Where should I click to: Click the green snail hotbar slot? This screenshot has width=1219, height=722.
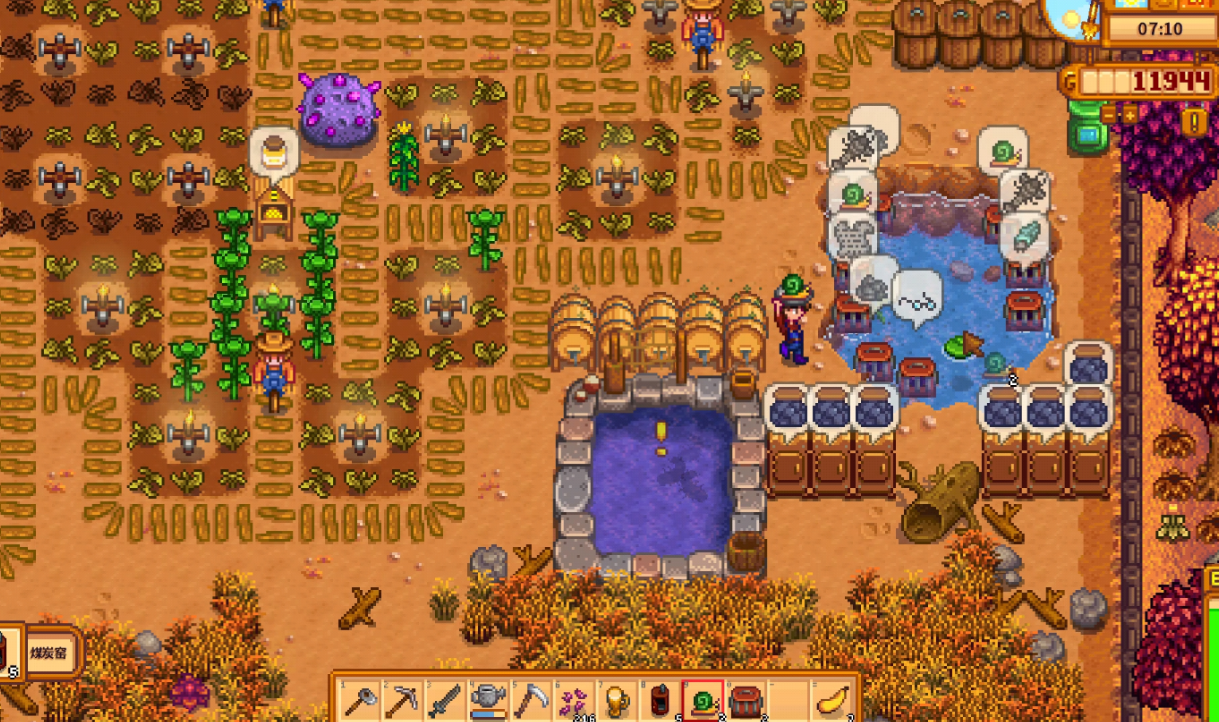(x=703, y=699)
